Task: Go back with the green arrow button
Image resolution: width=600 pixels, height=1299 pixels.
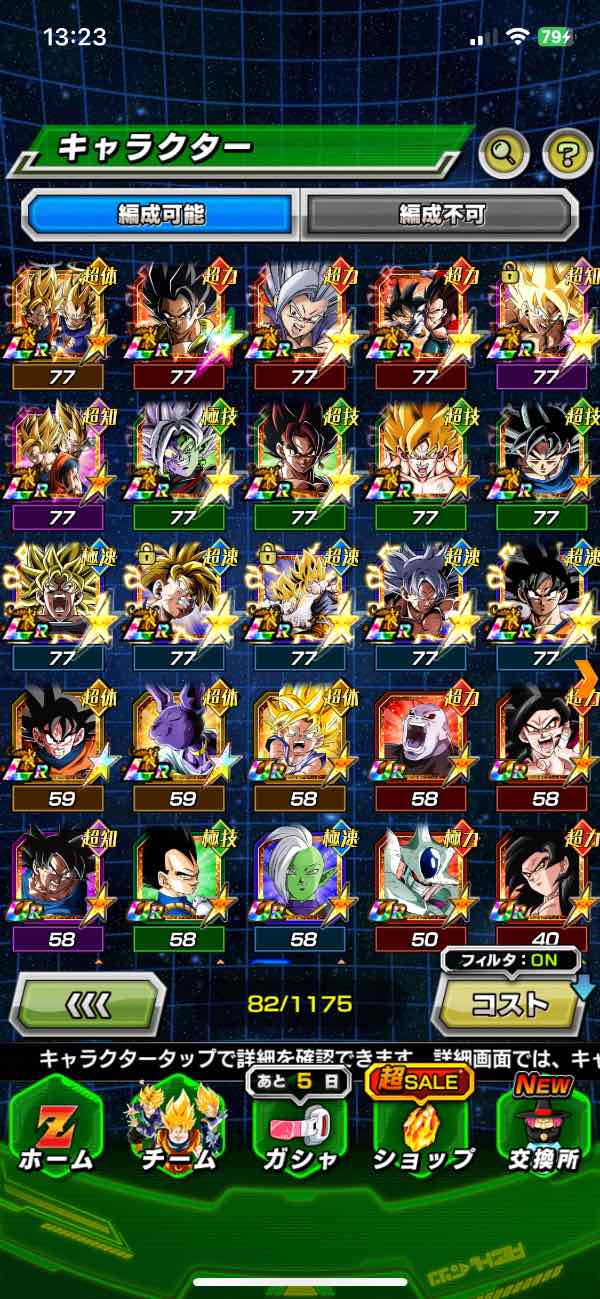Action: click(87, 1004)
